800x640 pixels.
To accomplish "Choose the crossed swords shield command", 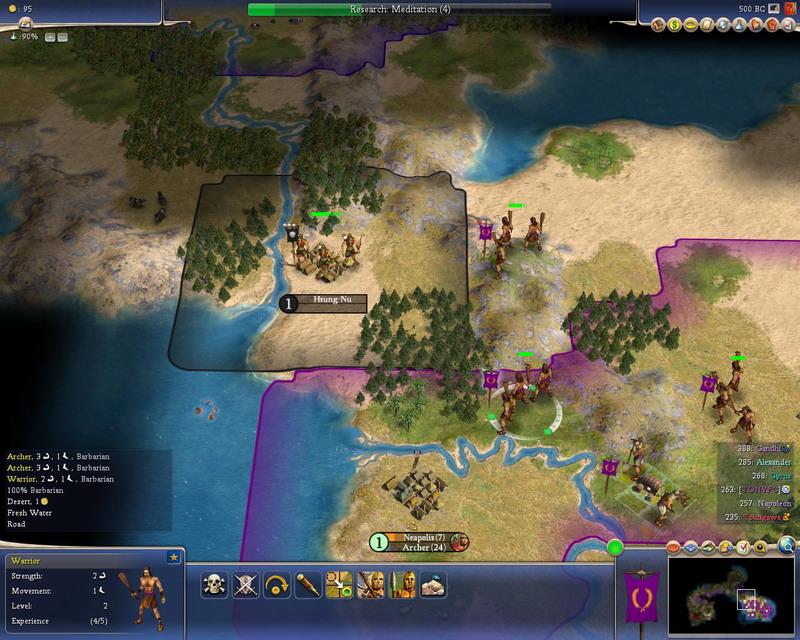I will tap(246, 585).
